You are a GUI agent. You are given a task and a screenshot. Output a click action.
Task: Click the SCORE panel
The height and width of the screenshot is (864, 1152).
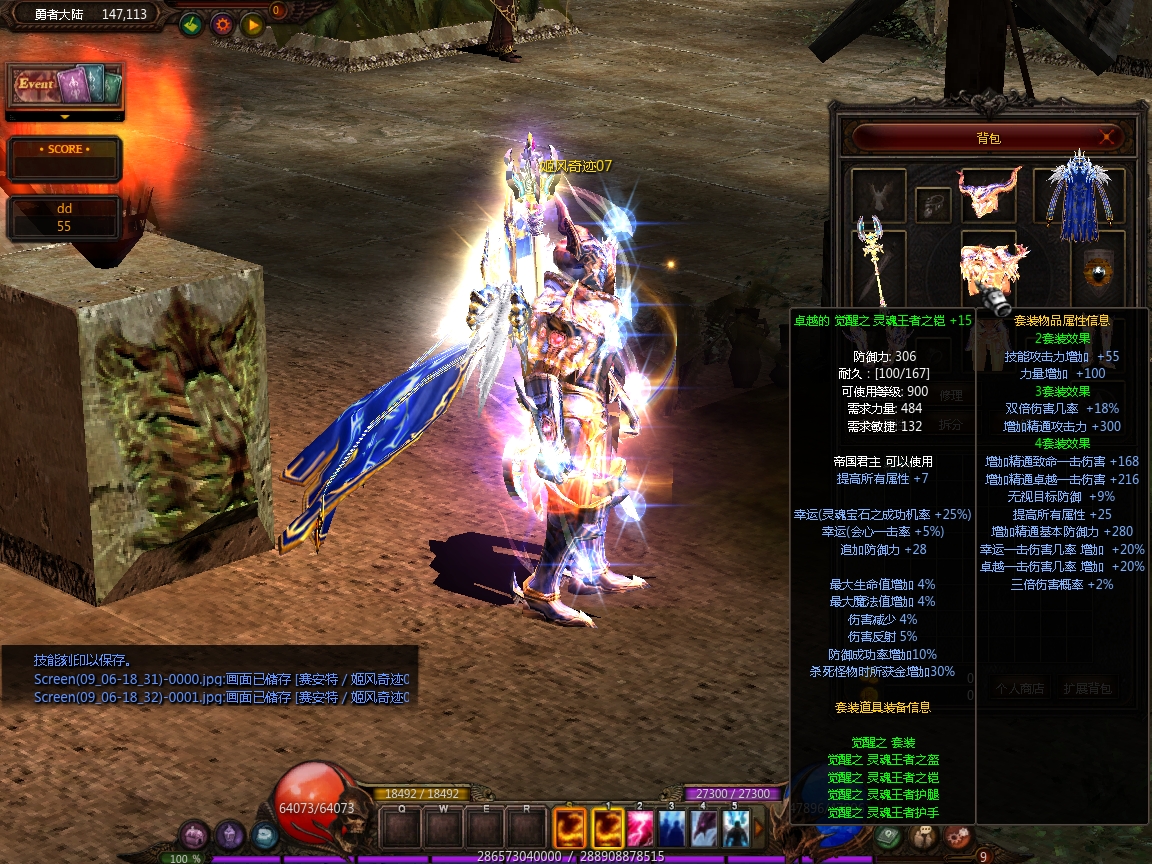tap(65, 158)
